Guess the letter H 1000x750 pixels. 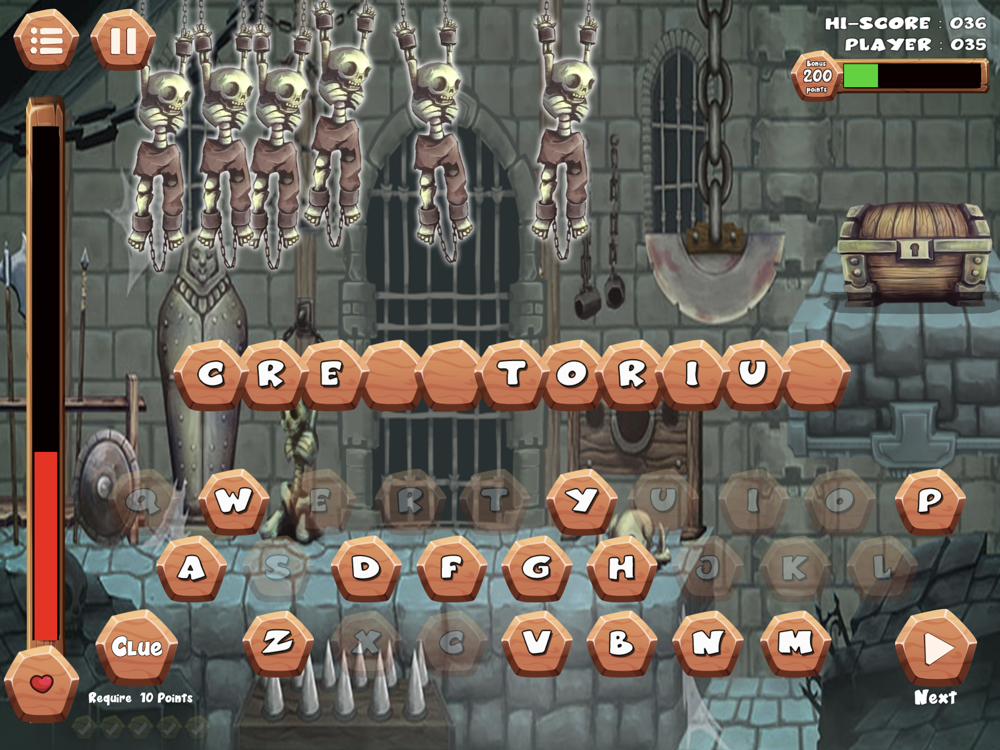(x=622, y=569)
